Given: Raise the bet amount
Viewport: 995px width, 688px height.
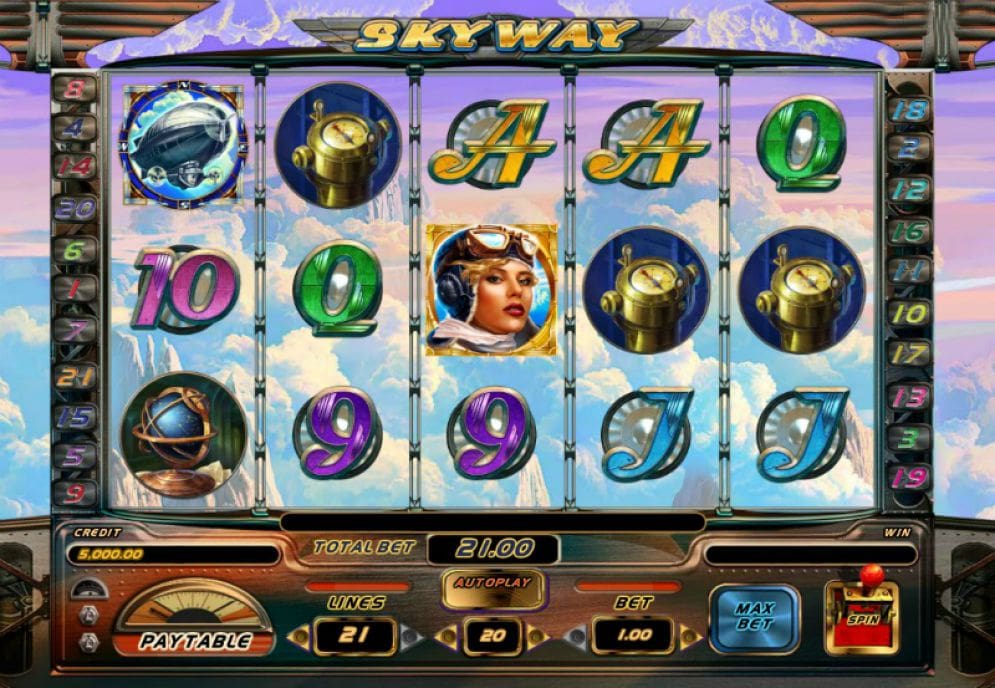Looking at the screenshot, I should 688,635.
